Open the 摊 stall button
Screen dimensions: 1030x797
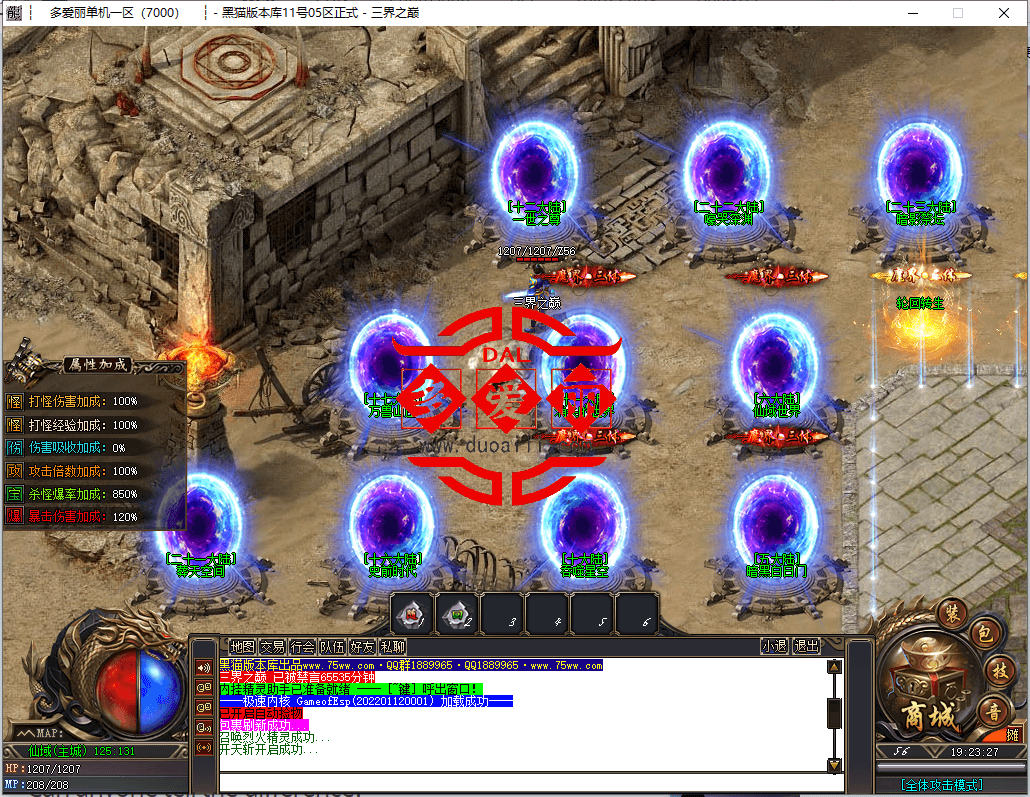pos(1013,735)
